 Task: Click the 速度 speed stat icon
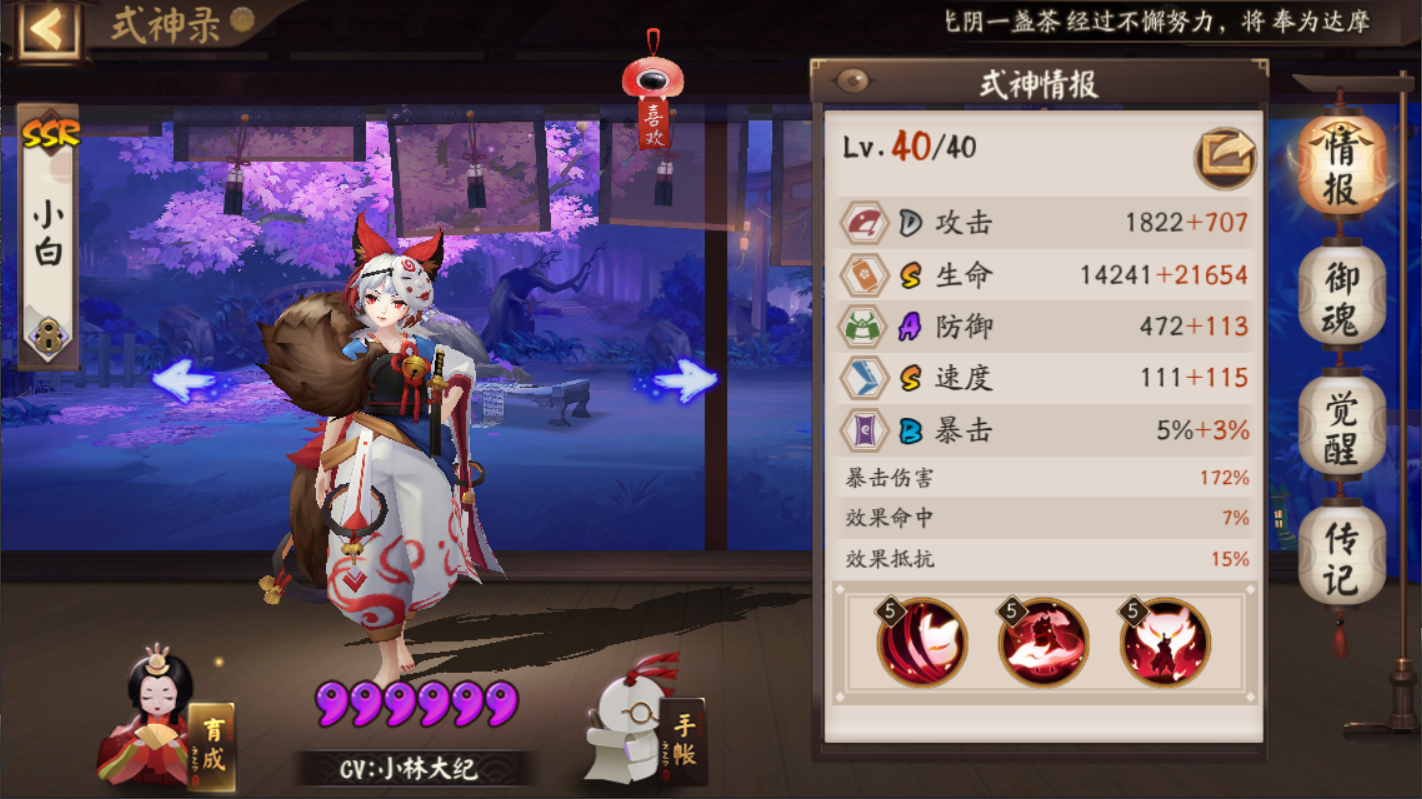pos(864,379)
